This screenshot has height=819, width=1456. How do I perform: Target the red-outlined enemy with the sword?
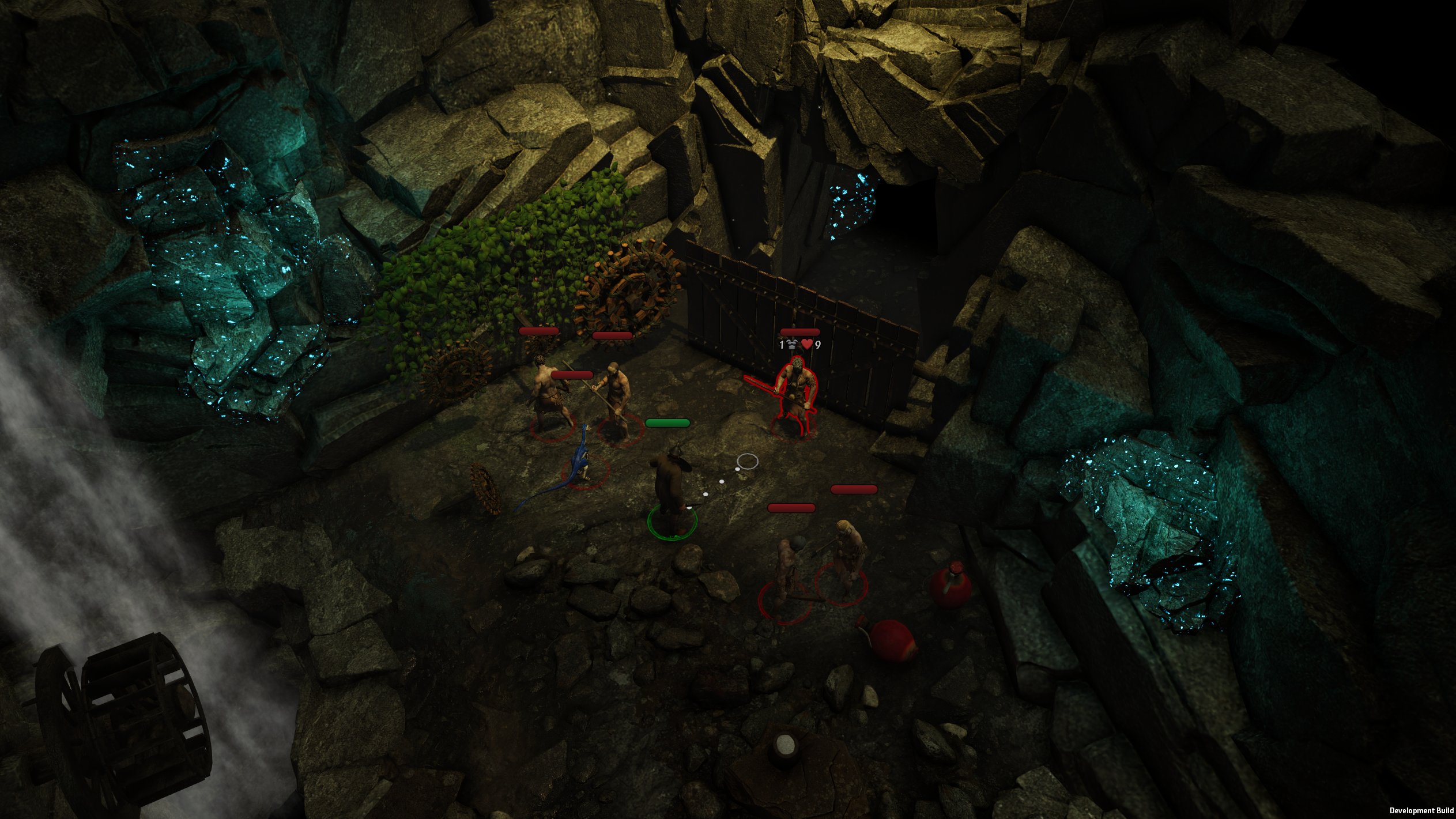point(795,395)
